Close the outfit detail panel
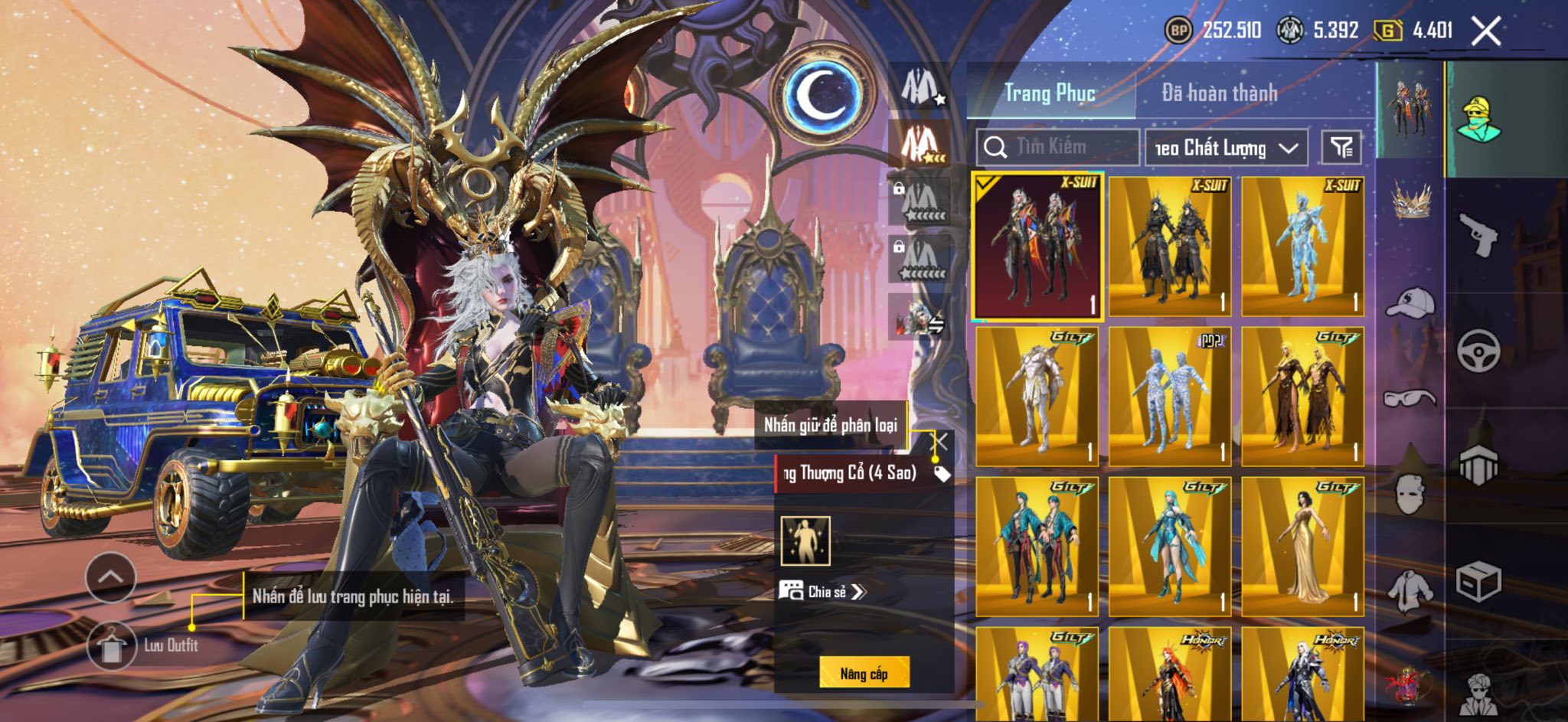The width and height of the screenshot is (1568, 722). [x=940, y=442]
